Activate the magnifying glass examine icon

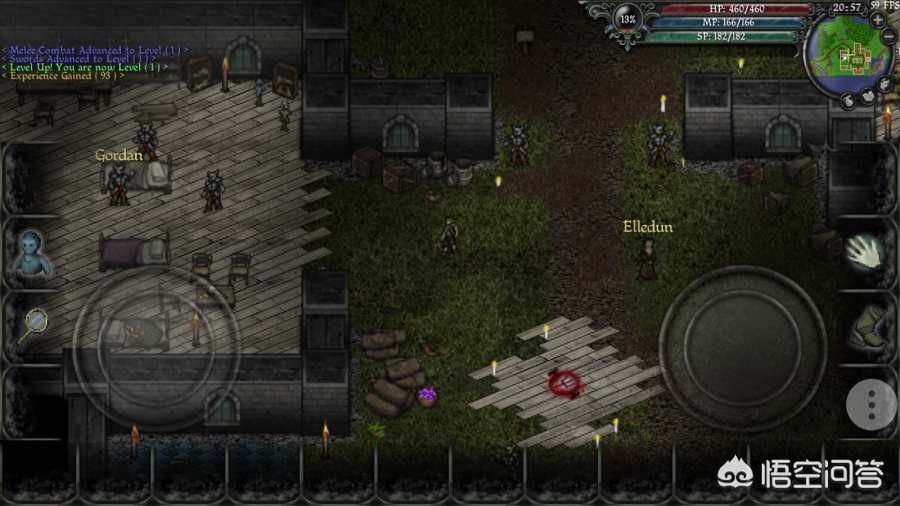pos(33,324)
